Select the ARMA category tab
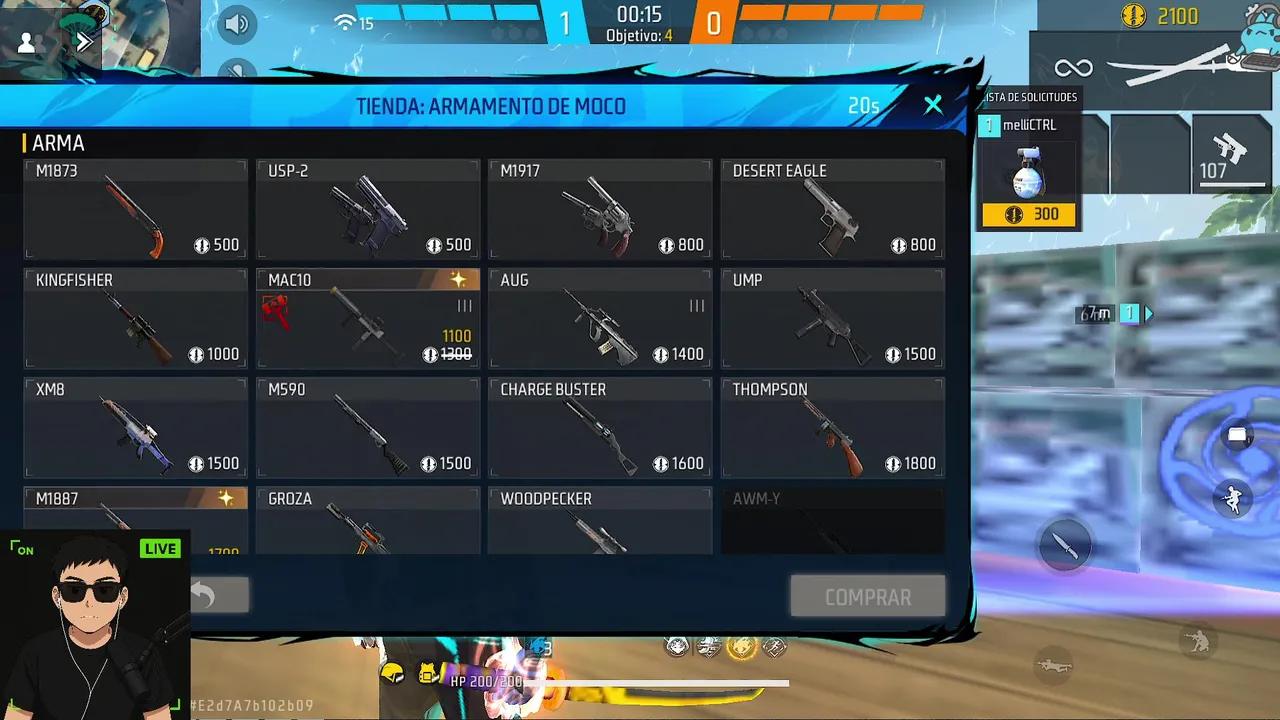Image resolution: width=1280 pixels, height=720 pixels. (60, 143)
